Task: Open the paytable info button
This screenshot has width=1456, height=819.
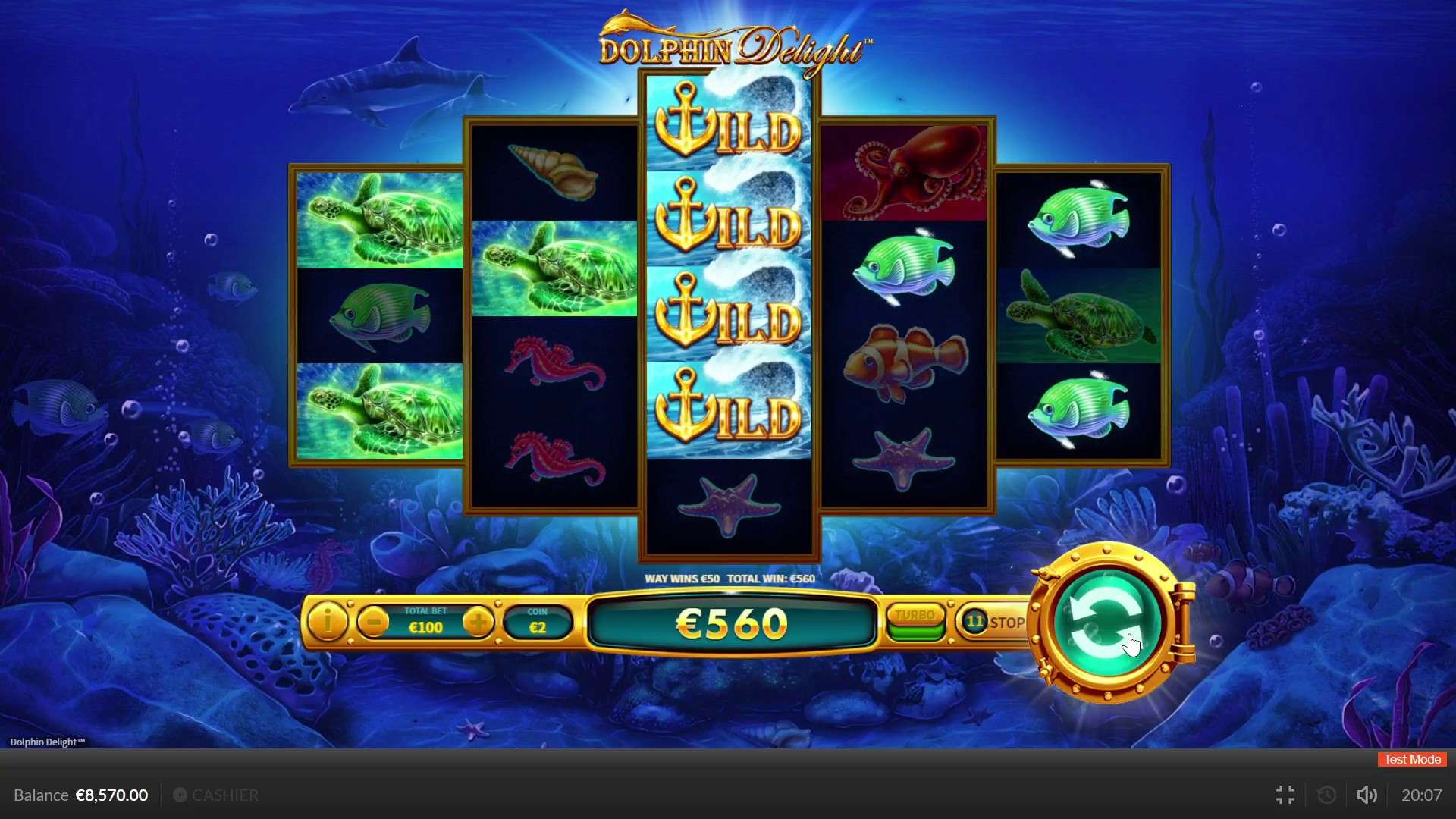Action: coord(328,623)
